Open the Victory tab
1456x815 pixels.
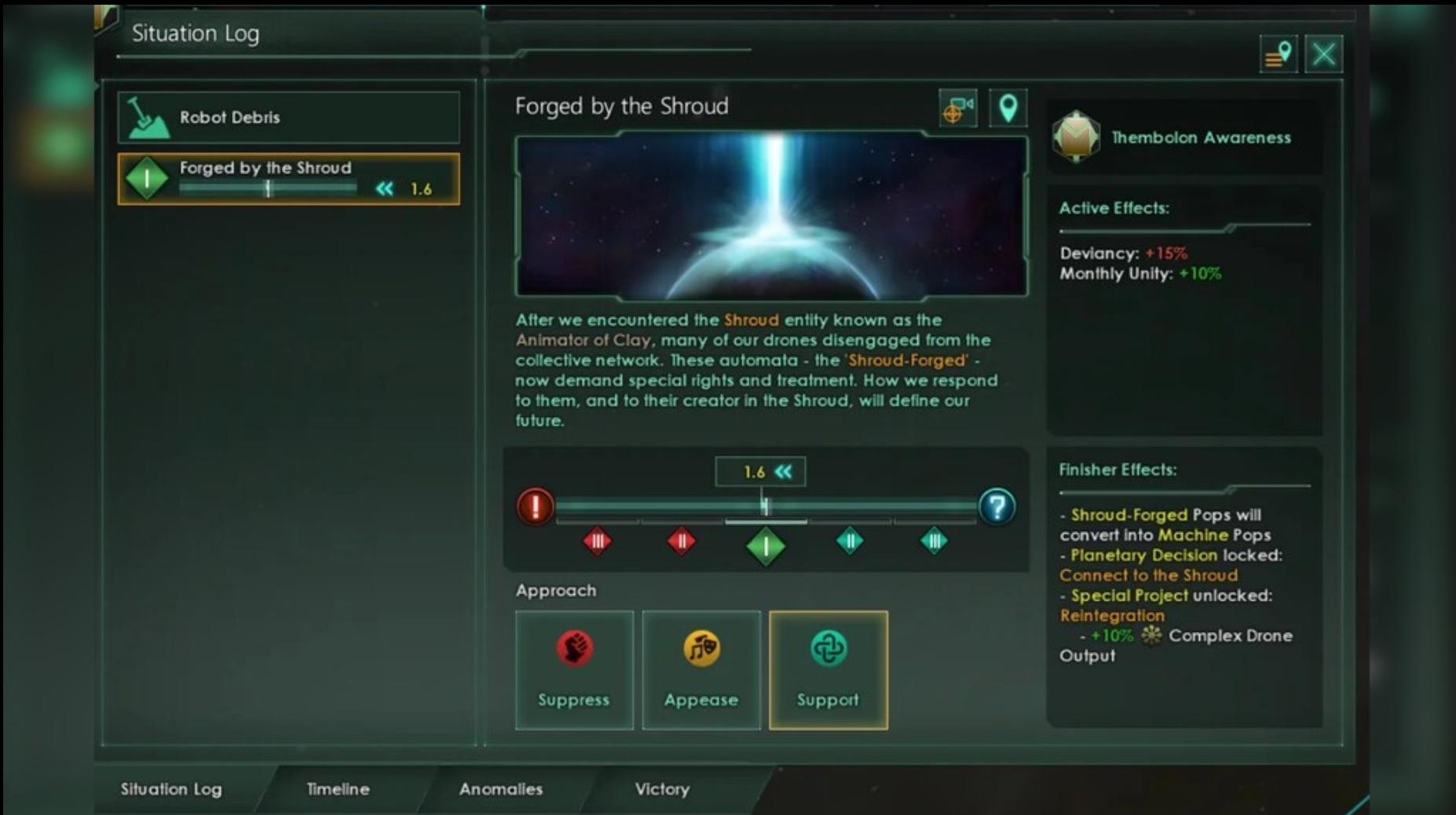(x=662, y=789)
